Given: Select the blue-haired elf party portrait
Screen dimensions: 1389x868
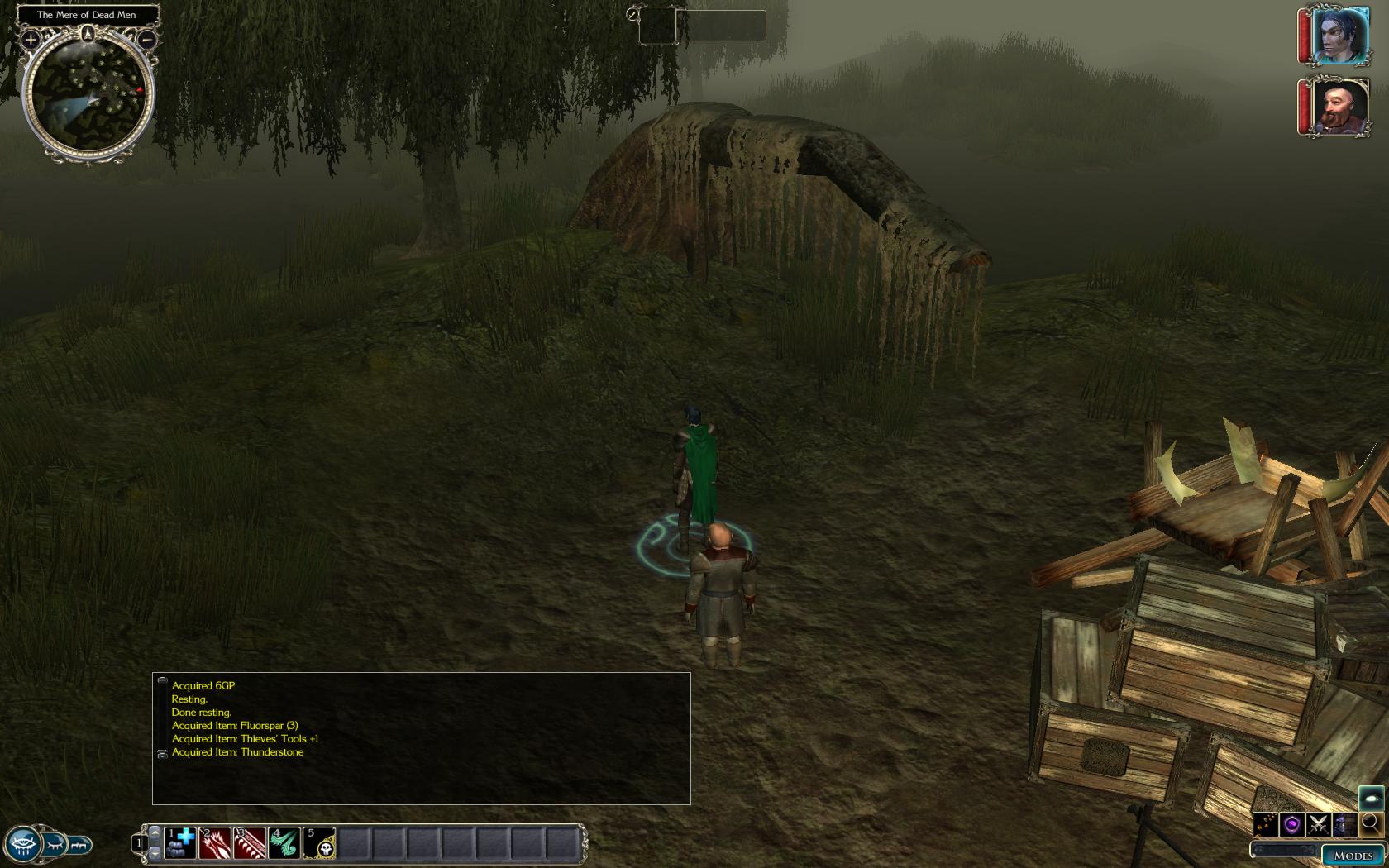Looking at the screenshot, I should pyautogui.click(x=1339, y=36).
